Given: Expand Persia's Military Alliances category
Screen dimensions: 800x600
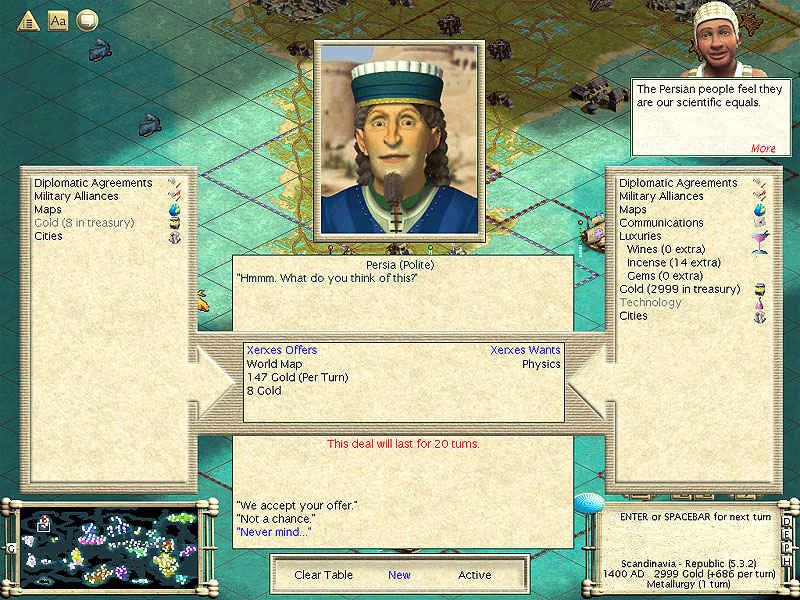Looking at the screenshot, I should click(76, 197).
